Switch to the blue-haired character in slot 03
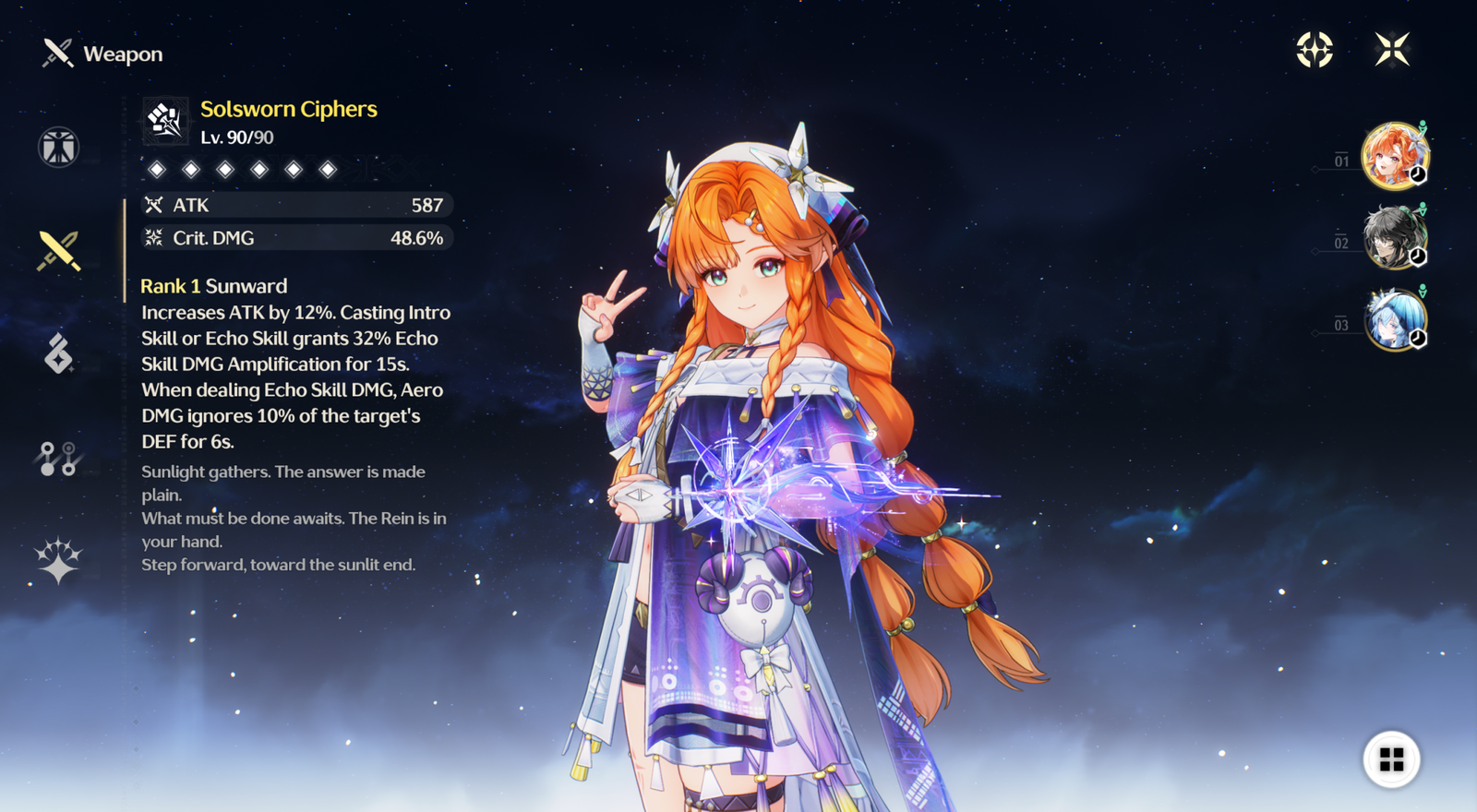1477x812 pixels. (x=1394, y=320)
